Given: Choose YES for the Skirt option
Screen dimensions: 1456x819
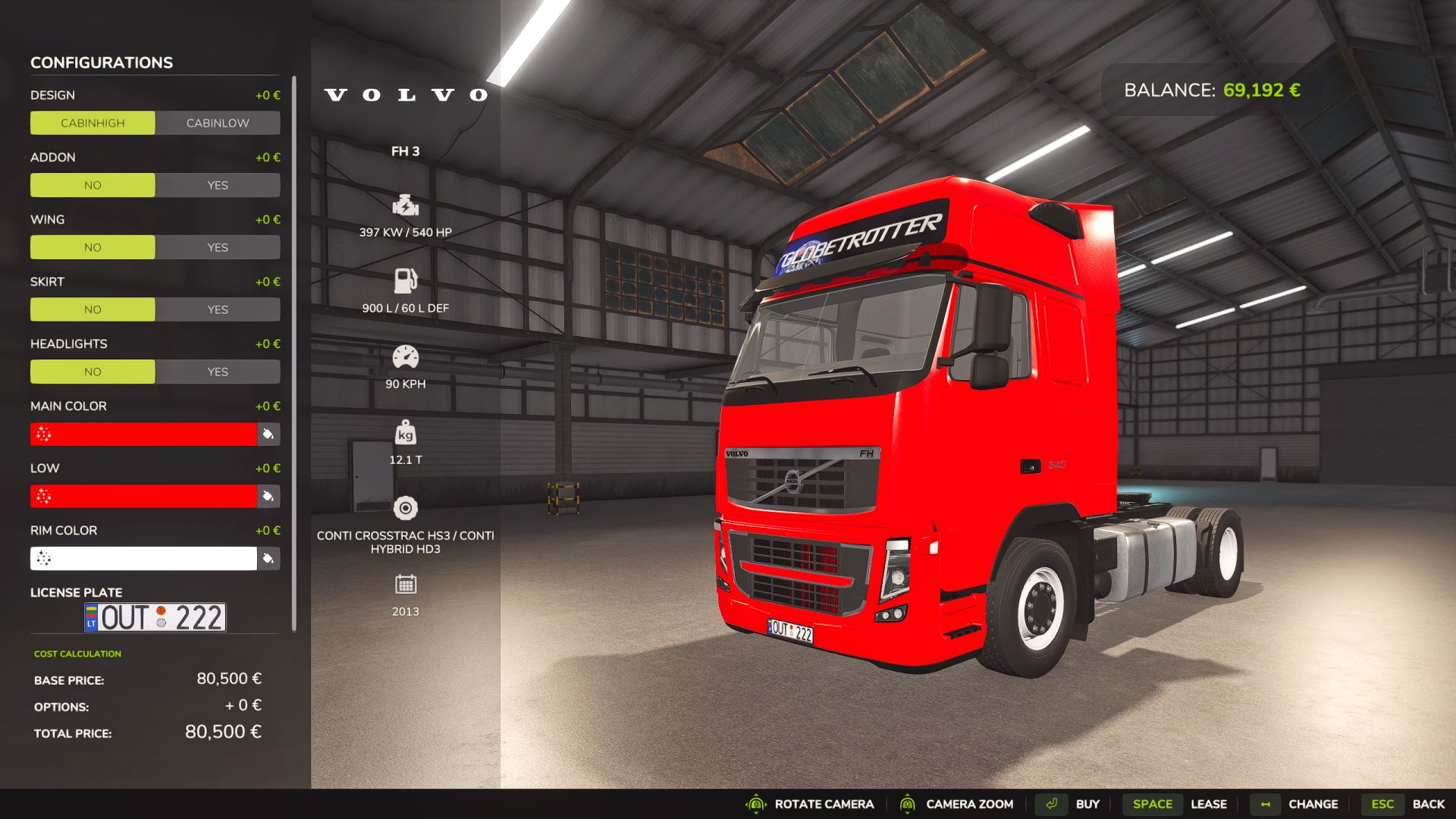Looking at the screenshot, I should (x=218, y=309).
